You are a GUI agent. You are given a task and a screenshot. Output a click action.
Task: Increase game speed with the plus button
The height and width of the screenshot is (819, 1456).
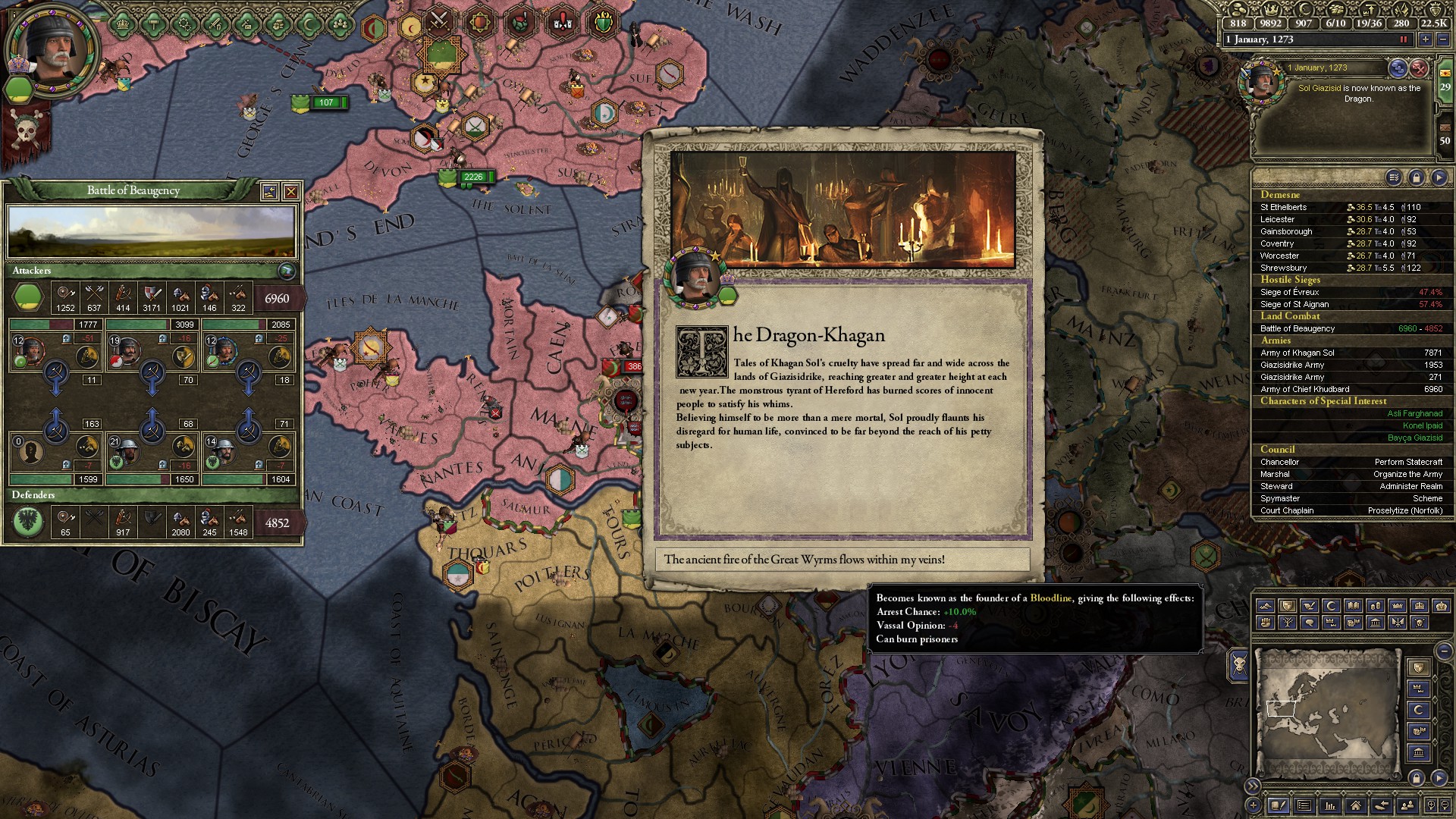1426,39
